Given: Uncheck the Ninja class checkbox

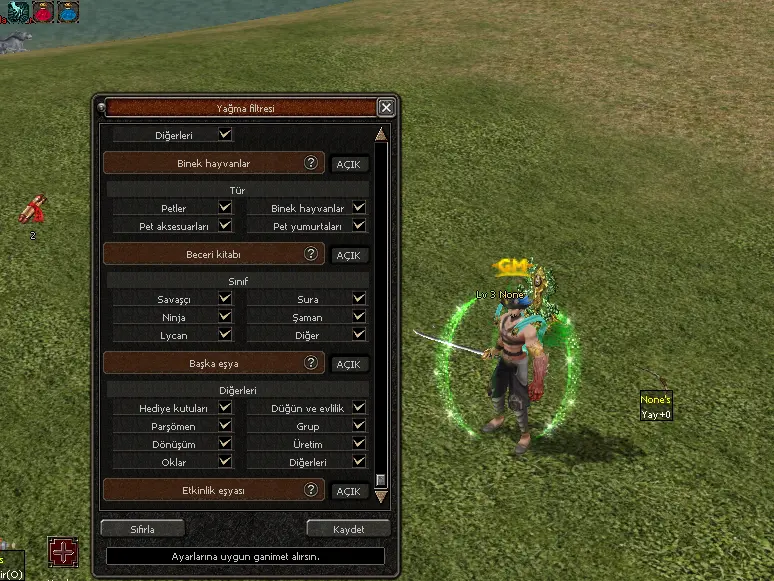Looking at the screenshot, I should [225, 317].
